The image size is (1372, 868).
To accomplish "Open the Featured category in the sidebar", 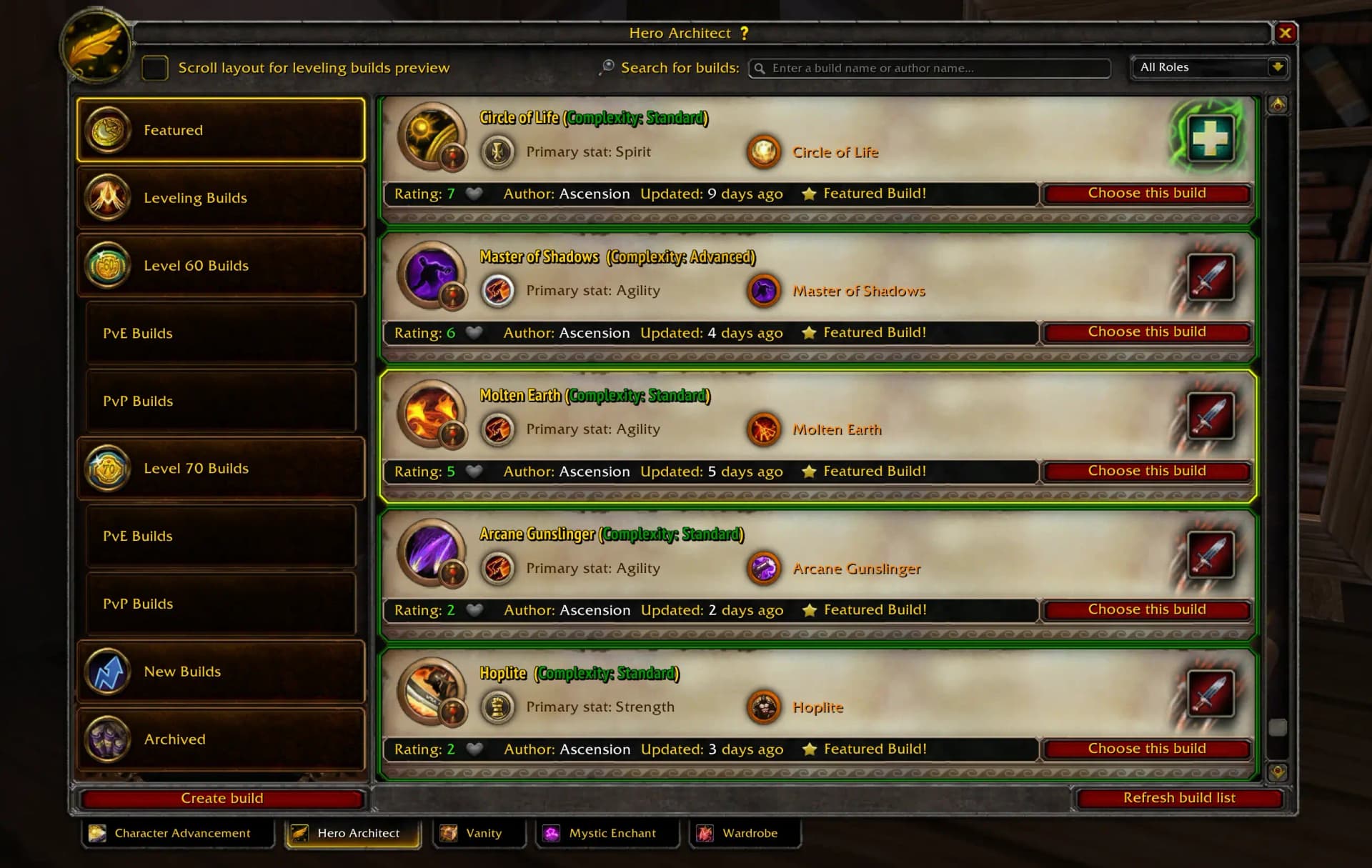I will pos(220,130).
